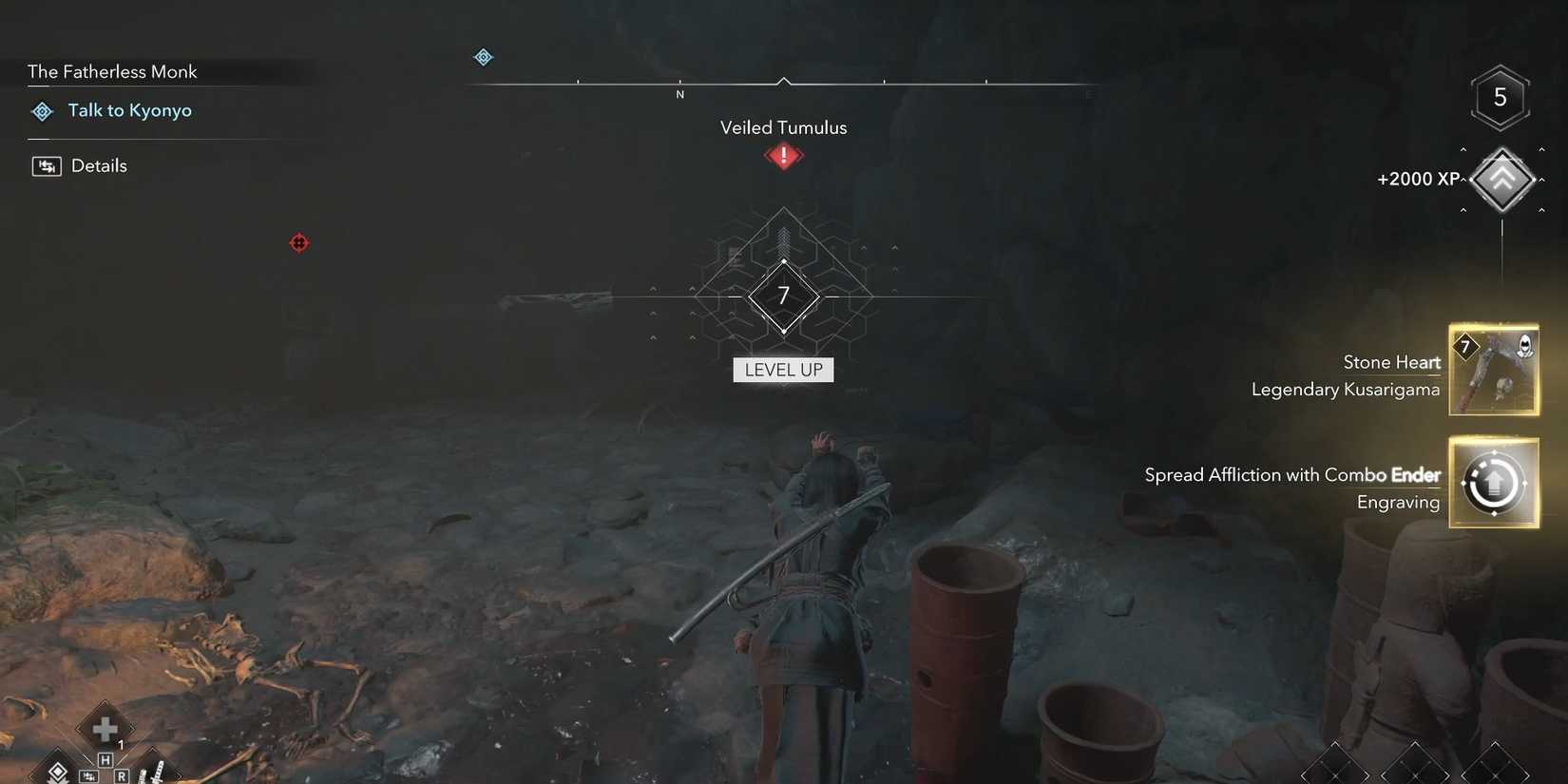Click the level 5 hexagon badge top right
The height and width of the screenshot is (784, 1568).
pyautogui.click(x=1501, y=96)
